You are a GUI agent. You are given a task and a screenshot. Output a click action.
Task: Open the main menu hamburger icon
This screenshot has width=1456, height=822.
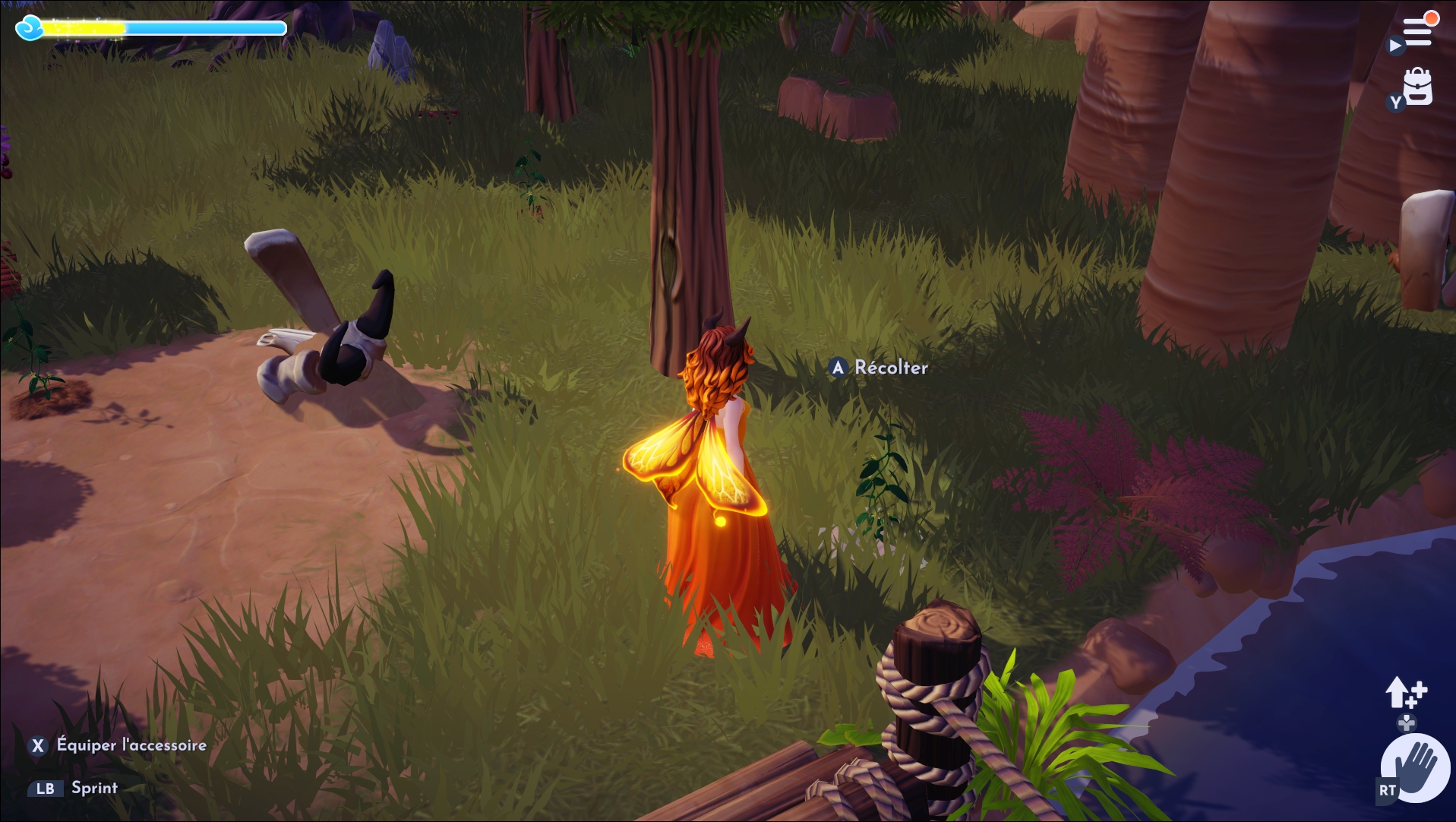[x=1417, y=33]
